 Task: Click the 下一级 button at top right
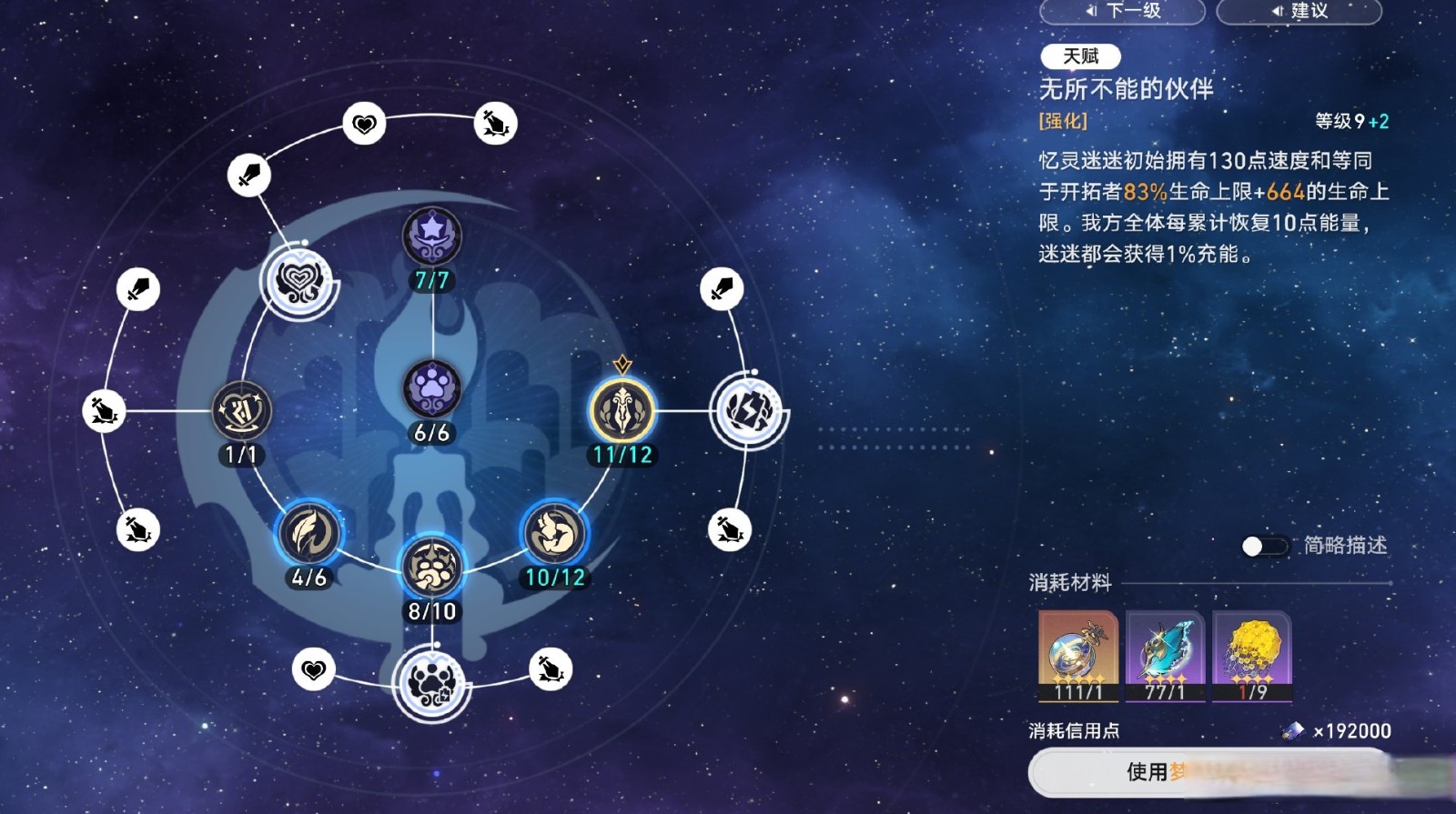tap(1122, 12)
